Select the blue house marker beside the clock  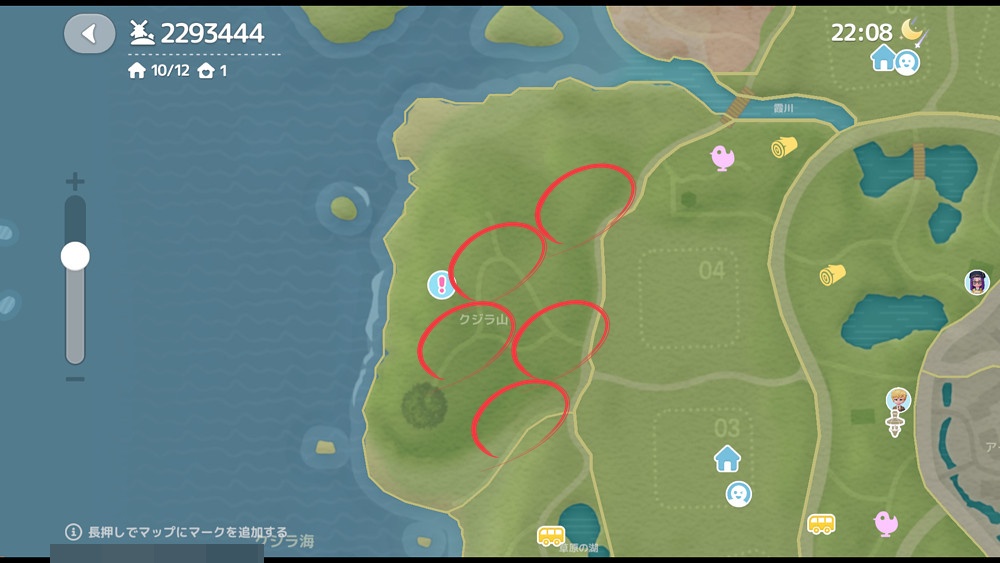(x=883, y=58)
